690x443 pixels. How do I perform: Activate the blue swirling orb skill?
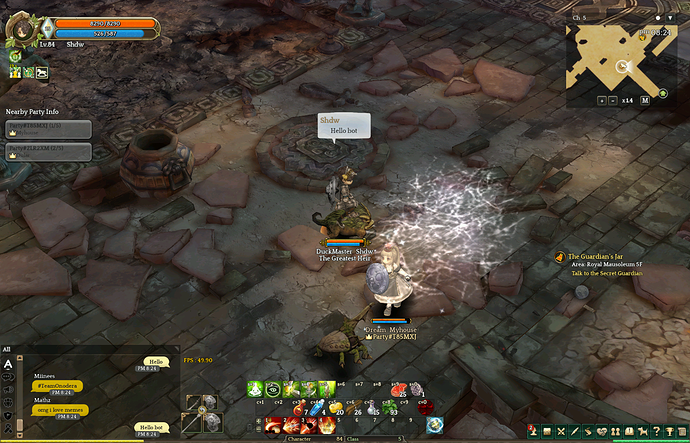[x=434, y=425]
